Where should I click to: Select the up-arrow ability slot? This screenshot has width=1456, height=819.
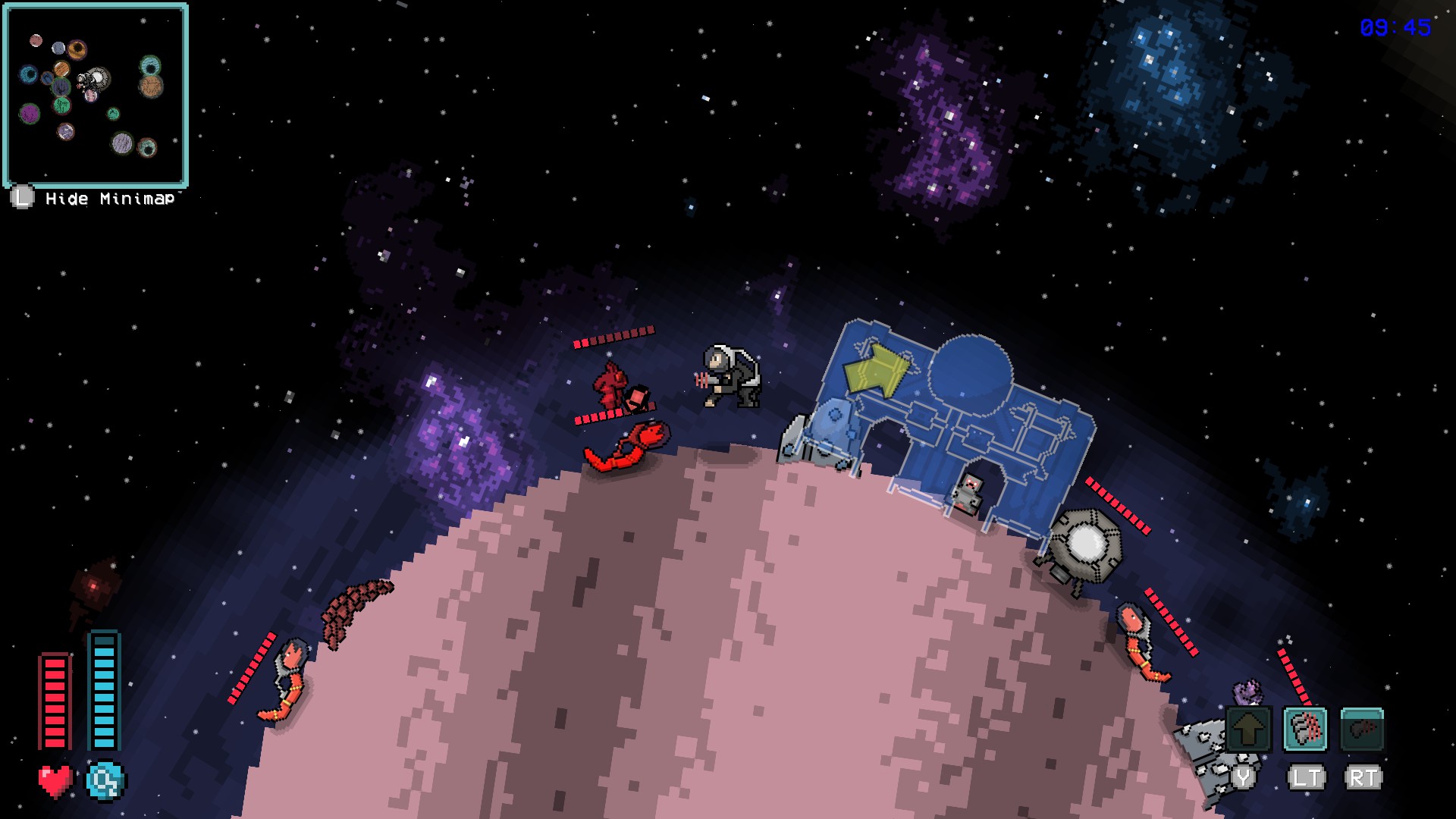[1248, 730]
